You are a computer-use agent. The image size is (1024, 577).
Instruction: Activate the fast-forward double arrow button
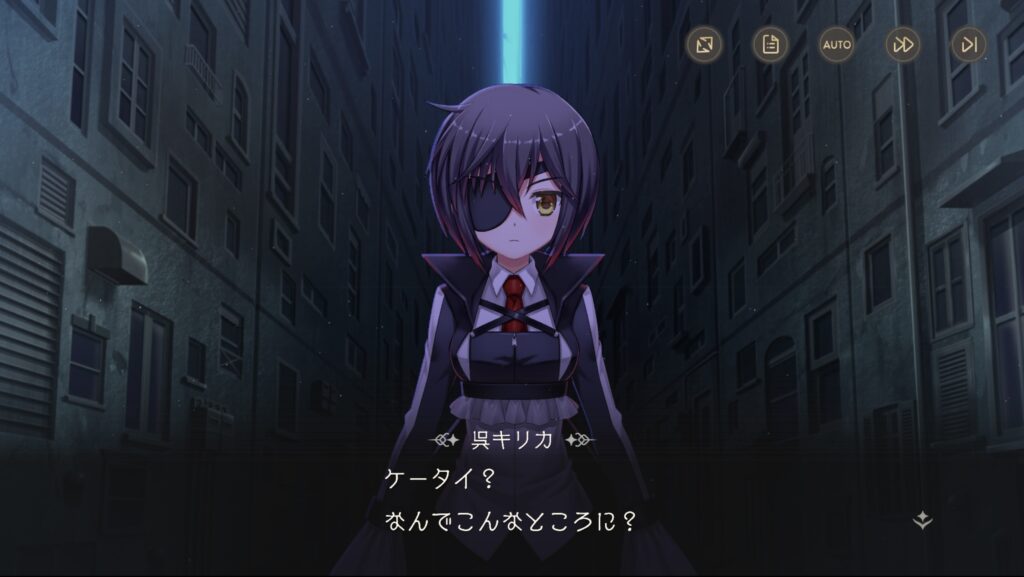tap(903, 44)
